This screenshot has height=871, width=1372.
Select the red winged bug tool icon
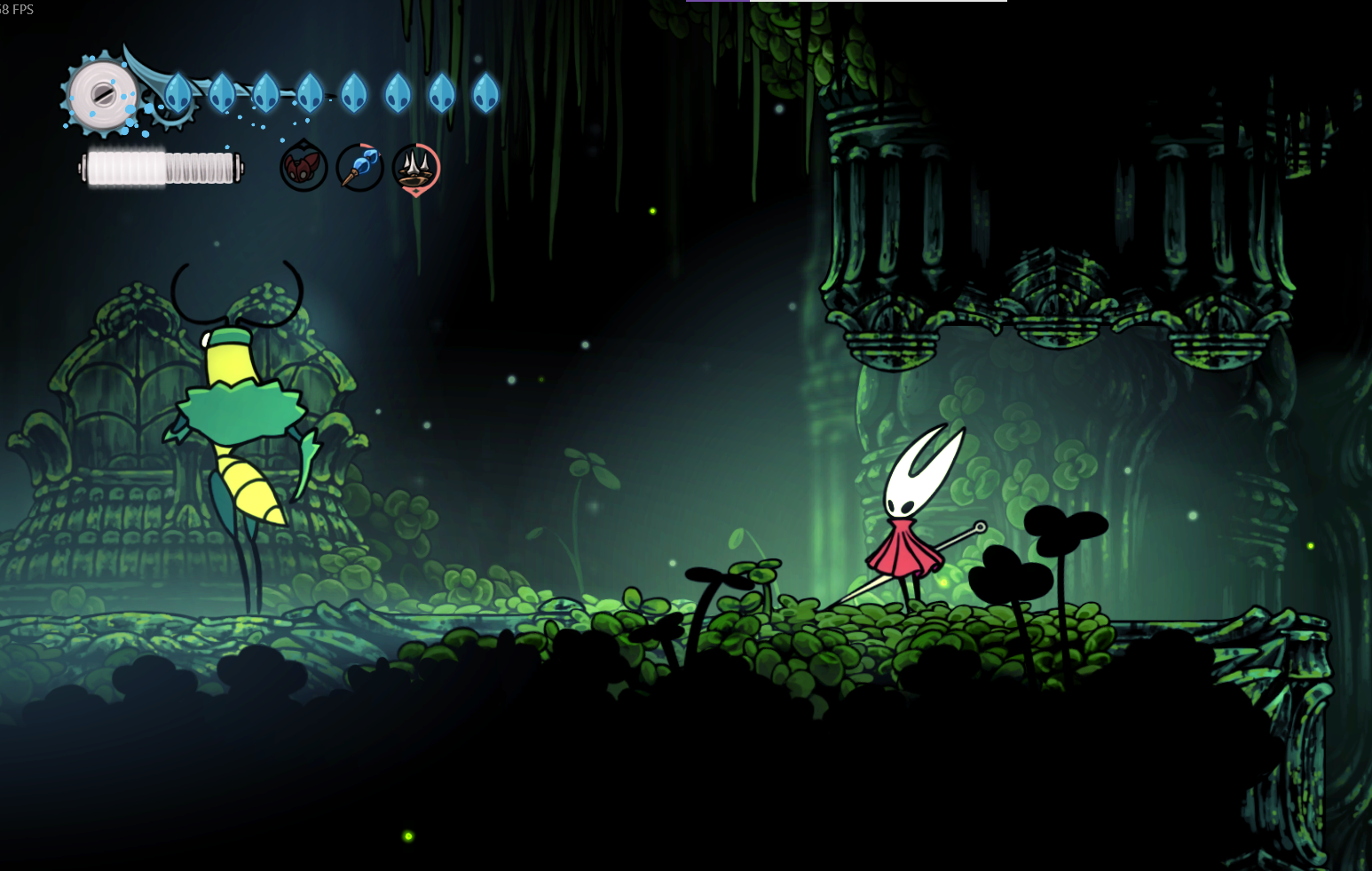coord(304,167)
